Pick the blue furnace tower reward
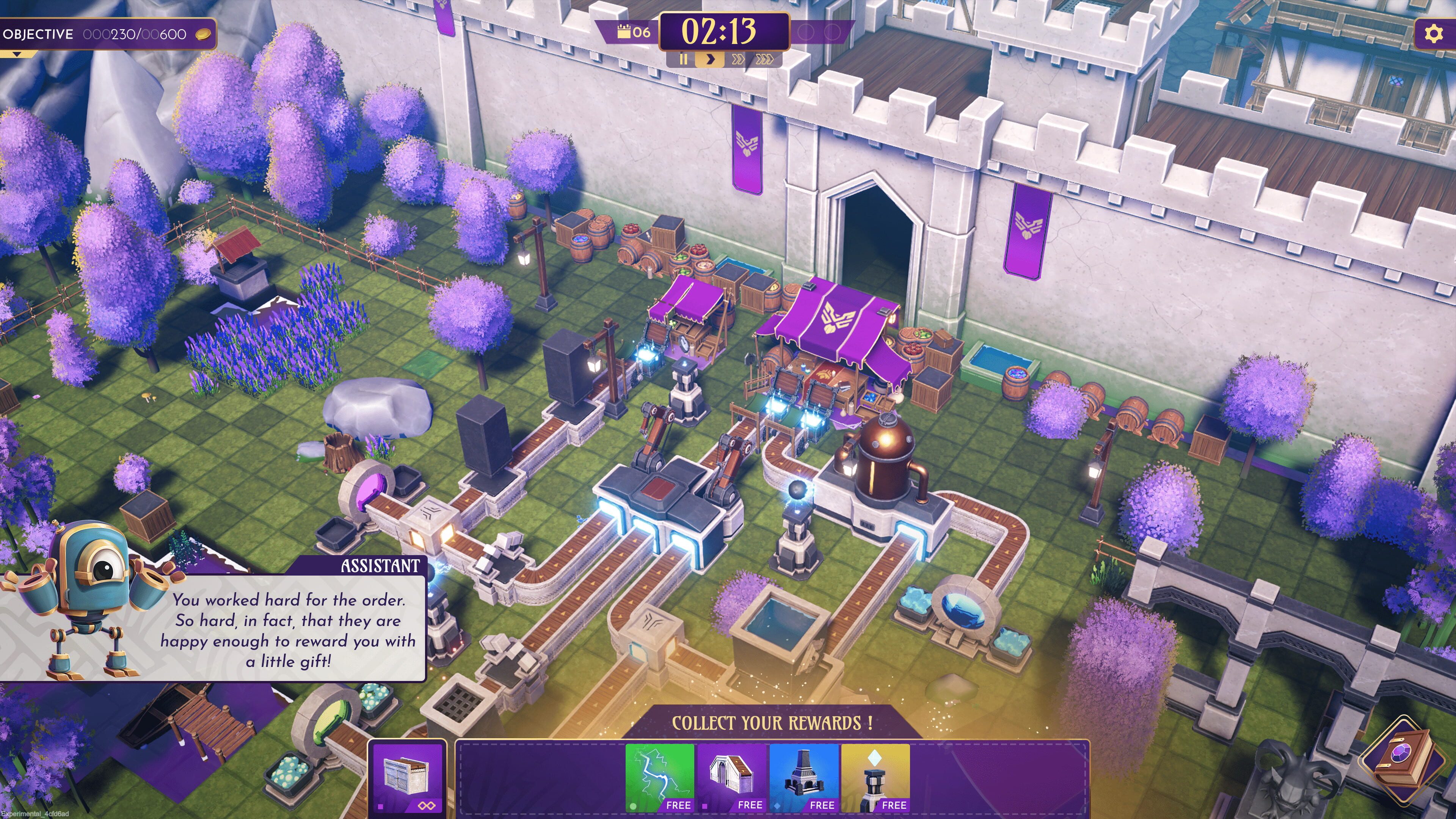 [804, 778]
